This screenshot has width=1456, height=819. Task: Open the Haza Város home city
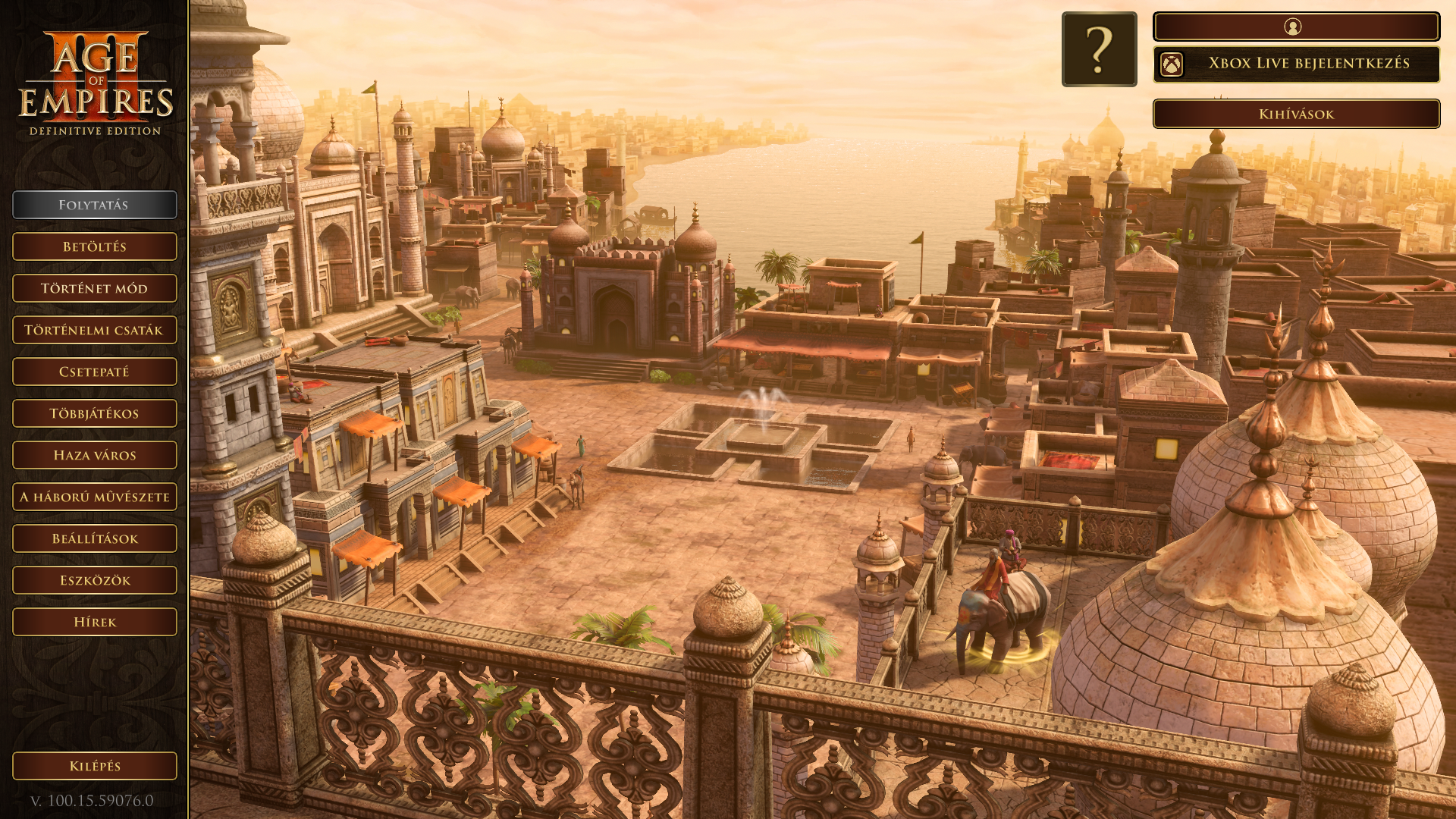click(x=95, y=455)
